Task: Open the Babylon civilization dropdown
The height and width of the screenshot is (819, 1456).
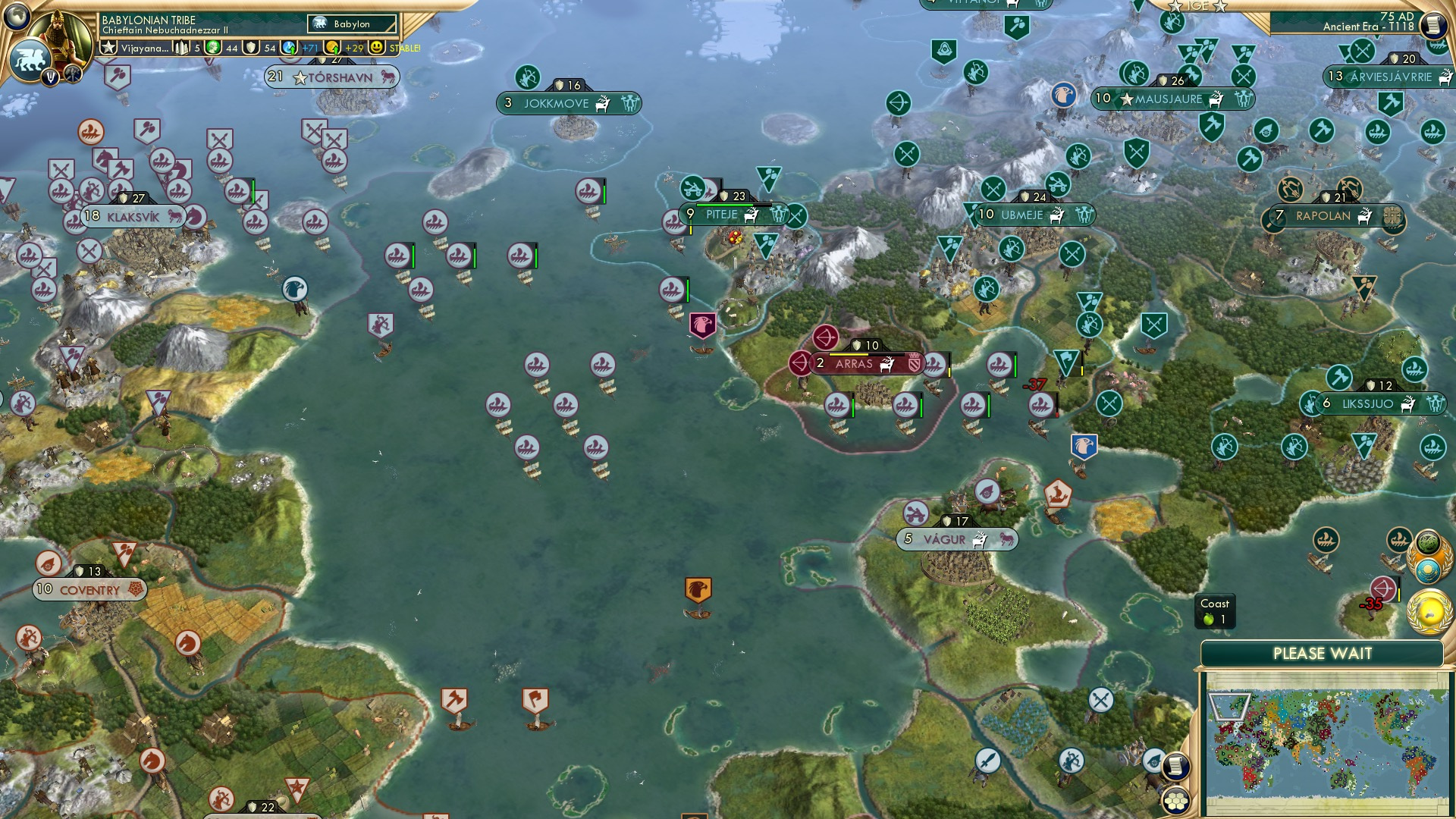Action: [350, 24]
